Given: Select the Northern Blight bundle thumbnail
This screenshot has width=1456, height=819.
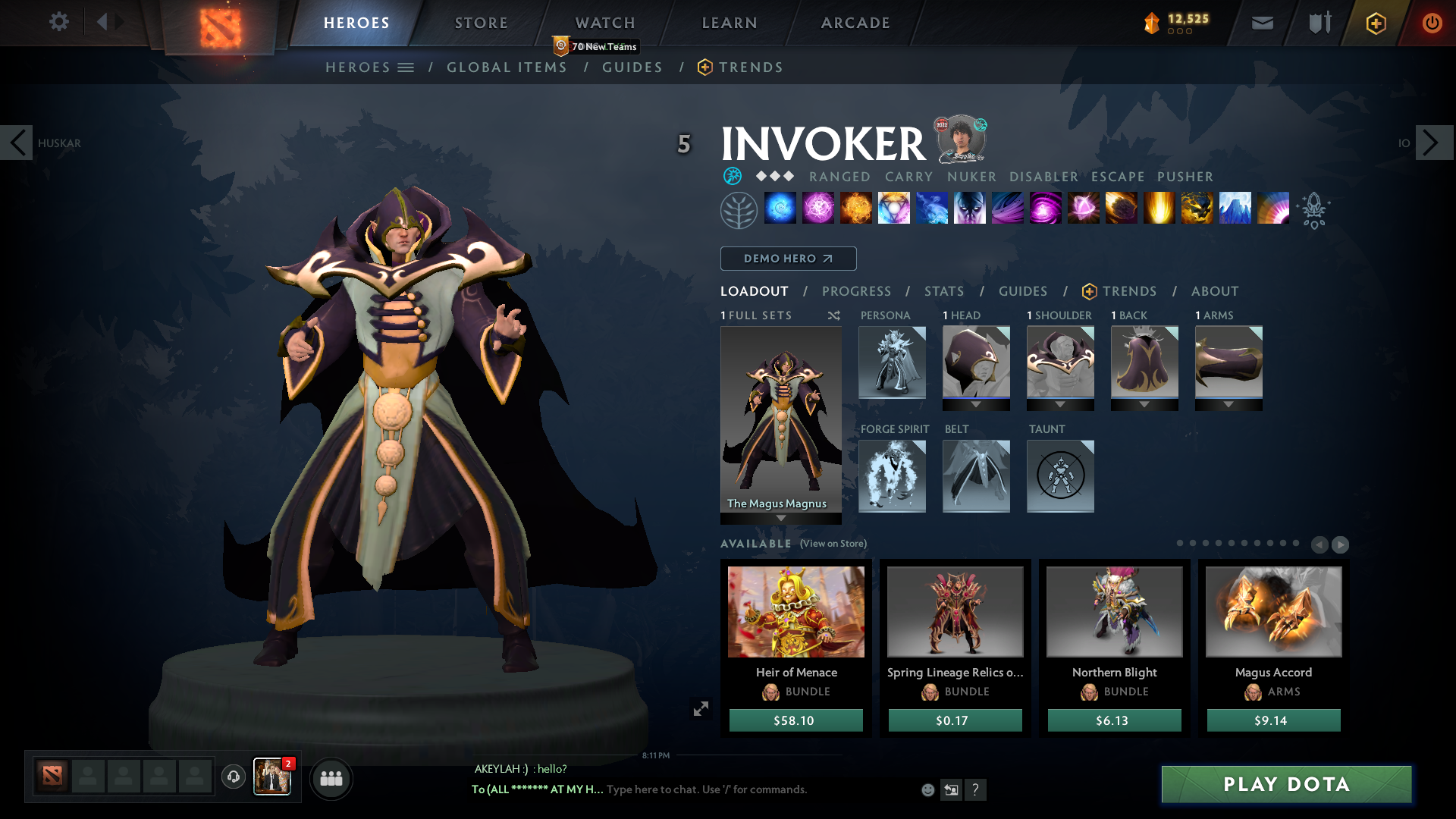Looking at the screenshot, I should 1113,611.
